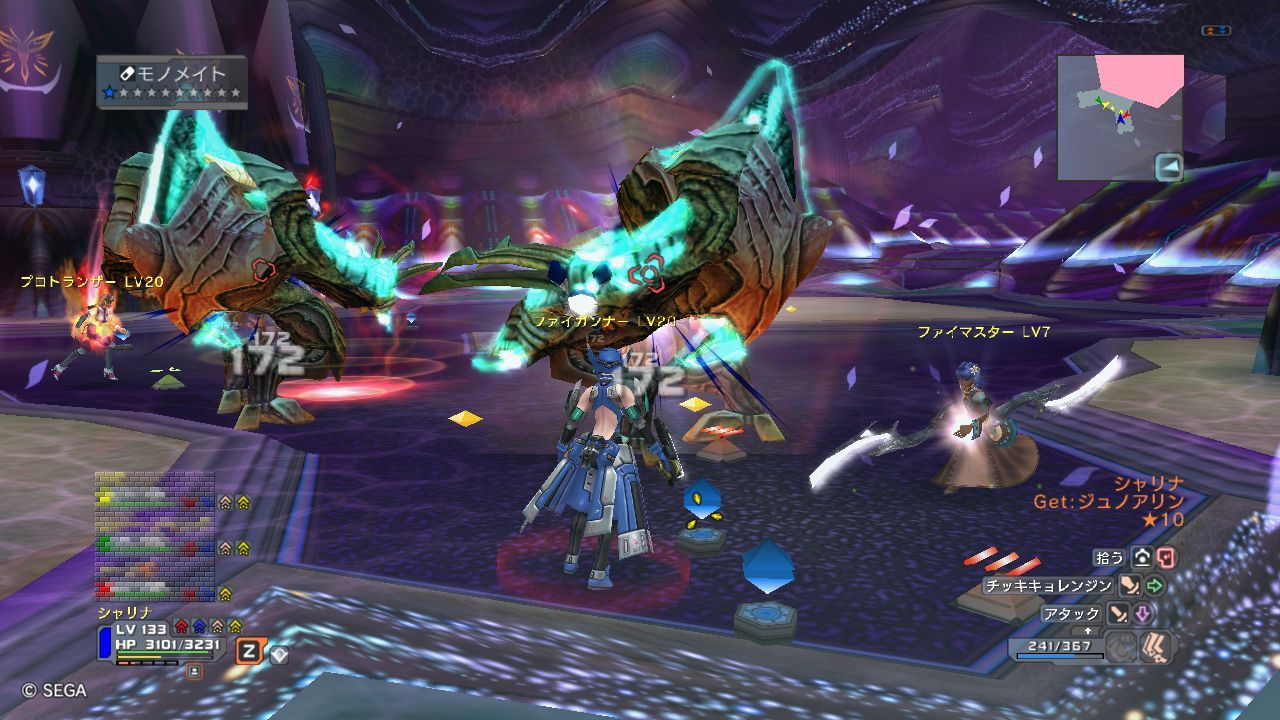Select the jet boots weapon icon
This screenshot has height=720, width=1280.
click(x=1158, y=647)
